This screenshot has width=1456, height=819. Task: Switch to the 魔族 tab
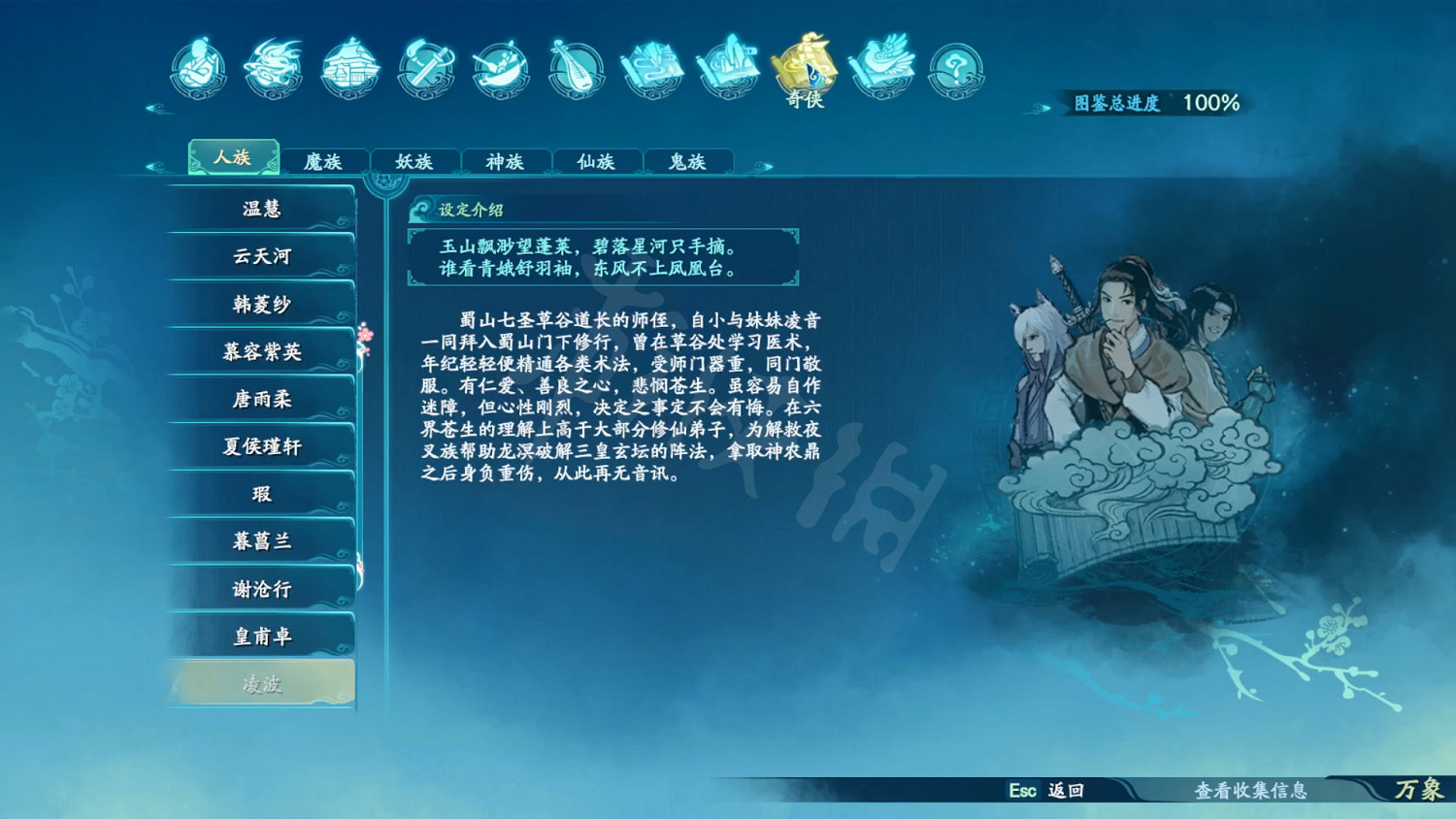click(x=326, y=161)
